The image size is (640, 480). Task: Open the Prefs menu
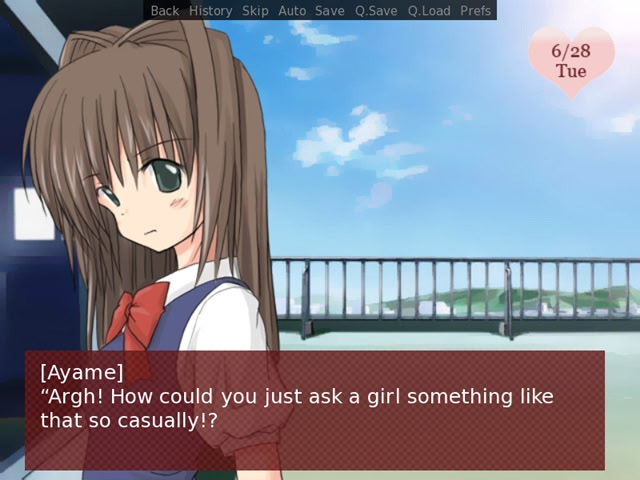476,11
